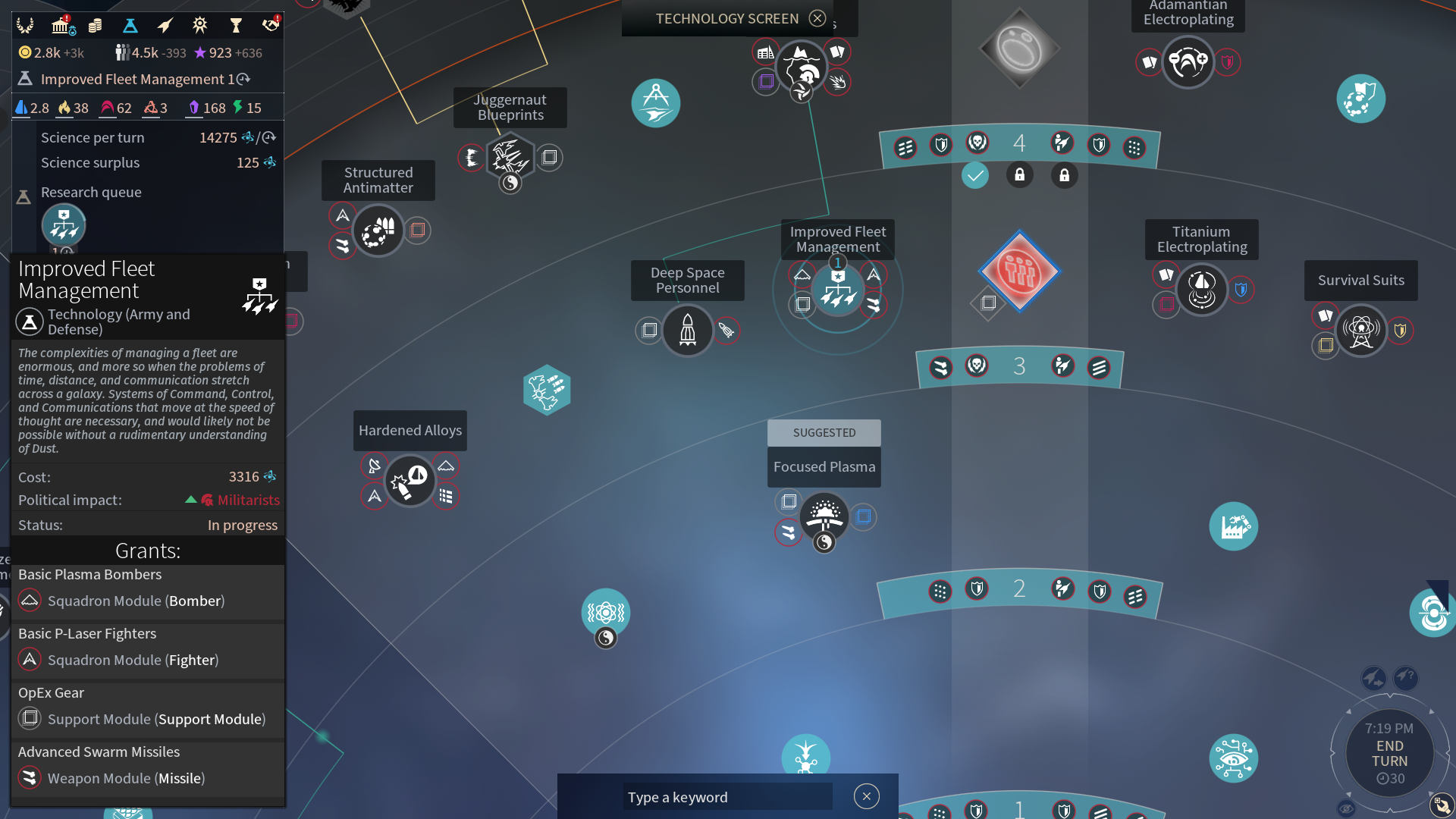Choose Structured Antimatter research node

(378, 231)
